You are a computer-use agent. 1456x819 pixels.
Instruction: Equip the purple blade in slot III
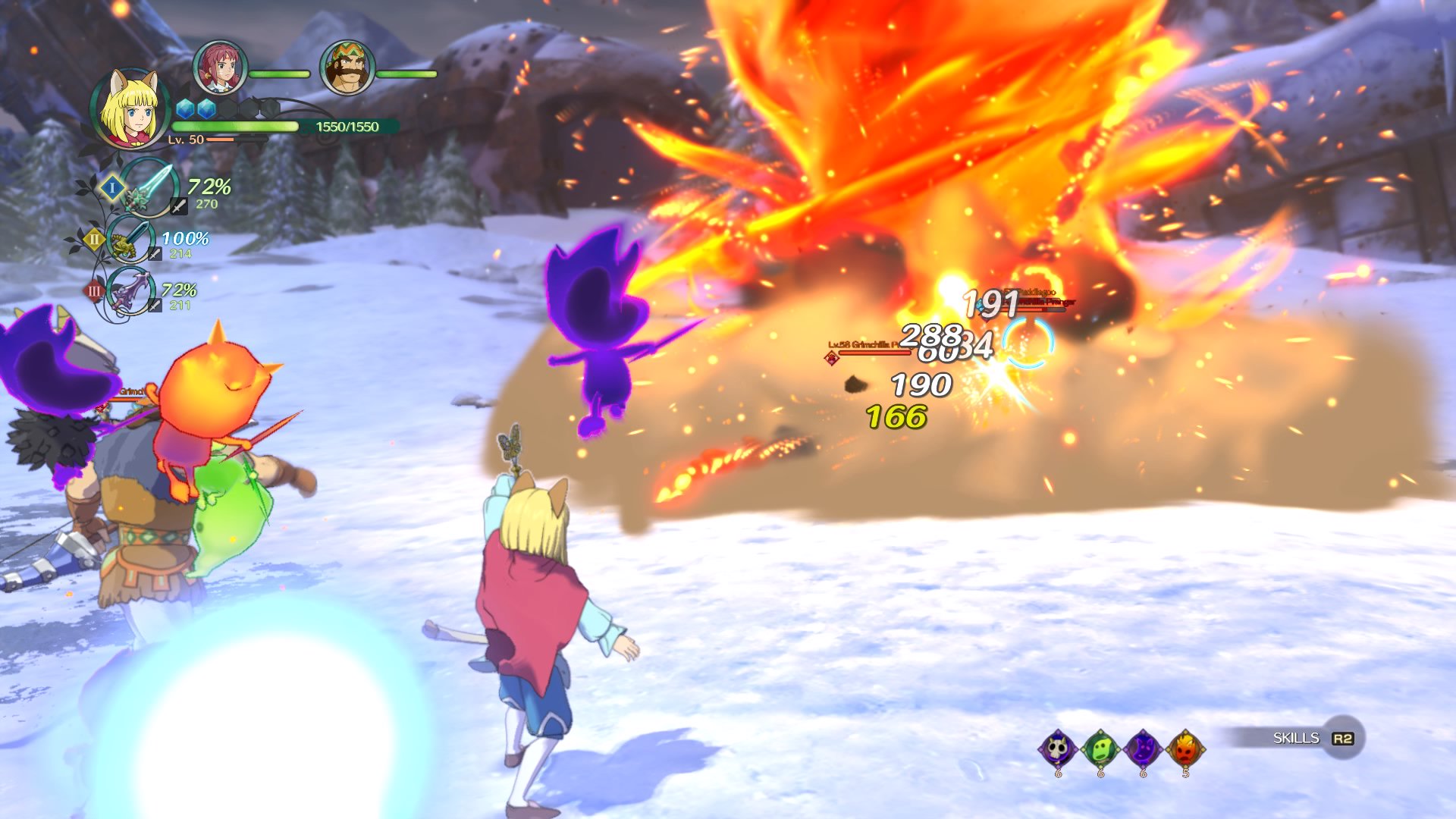click(x=131, y=291)
